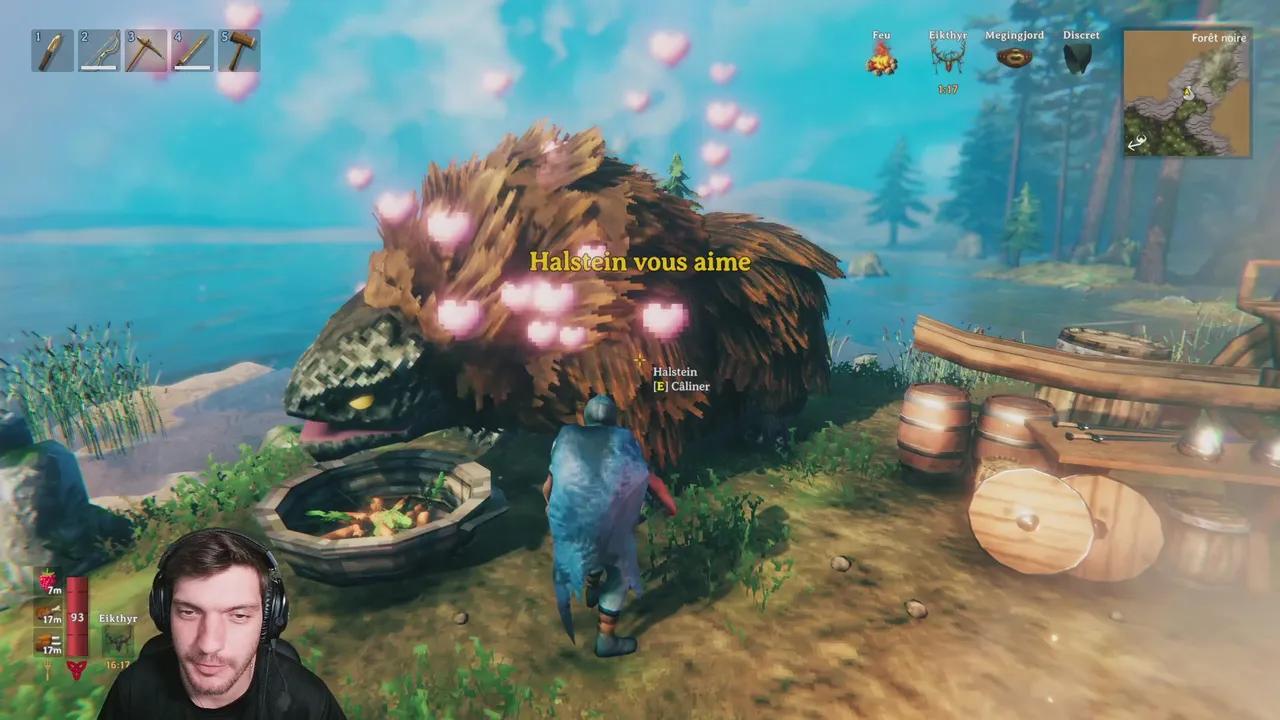Select the pickaxe in hotbar slot 3
The height and width of the screenshot is (720, 1280).
pos(146,51)
